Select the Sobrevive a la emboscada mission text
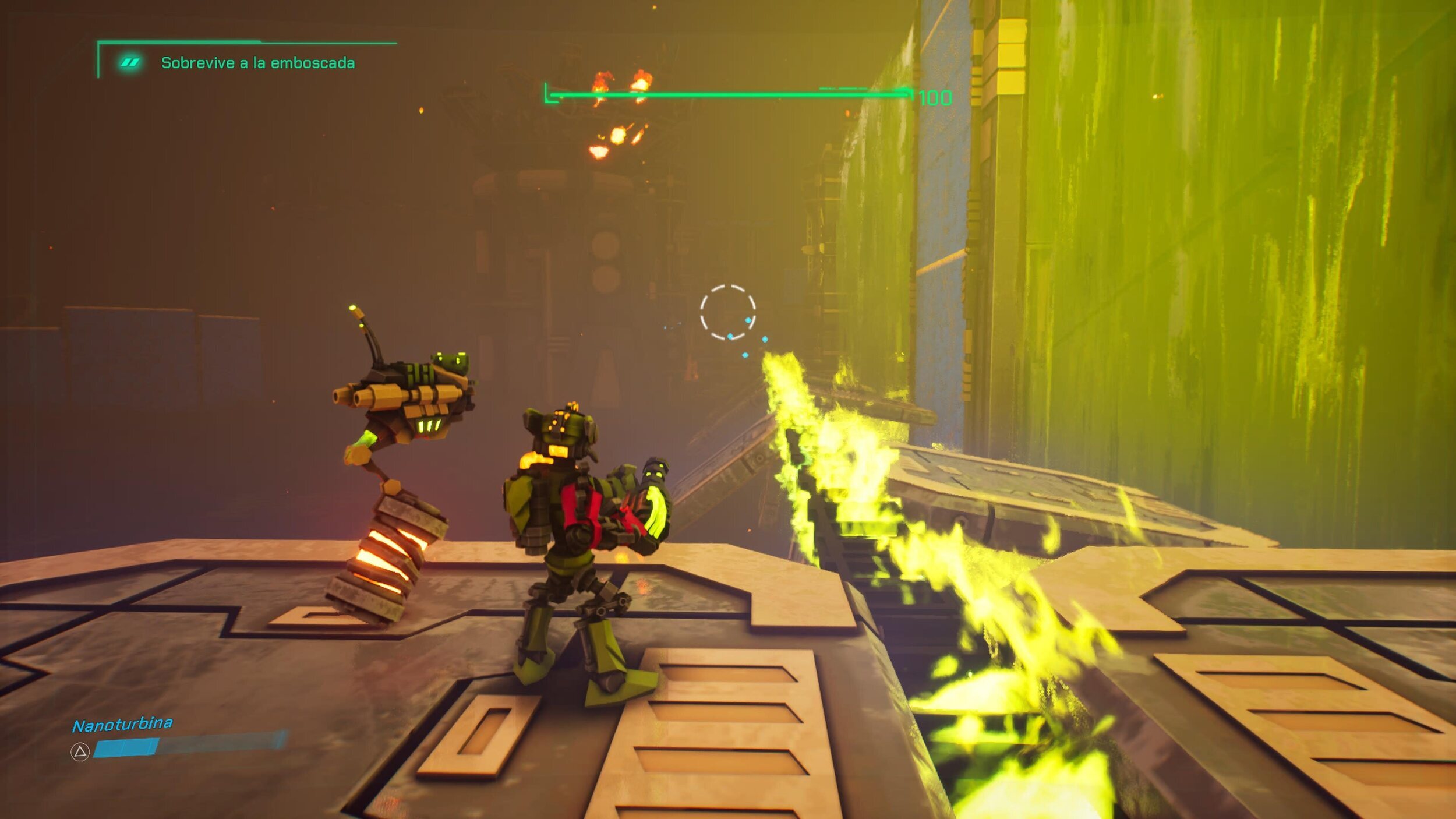The image size is (1456, 819). [260, 62]
